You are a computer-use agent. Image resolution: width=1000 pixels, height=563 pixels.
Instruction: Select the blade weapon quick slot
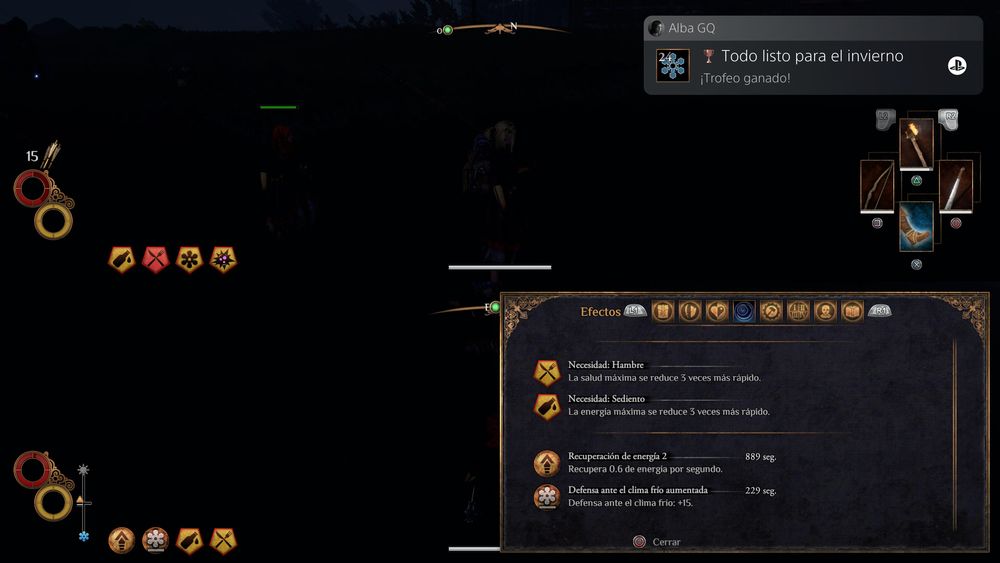(x=955, y=186)
